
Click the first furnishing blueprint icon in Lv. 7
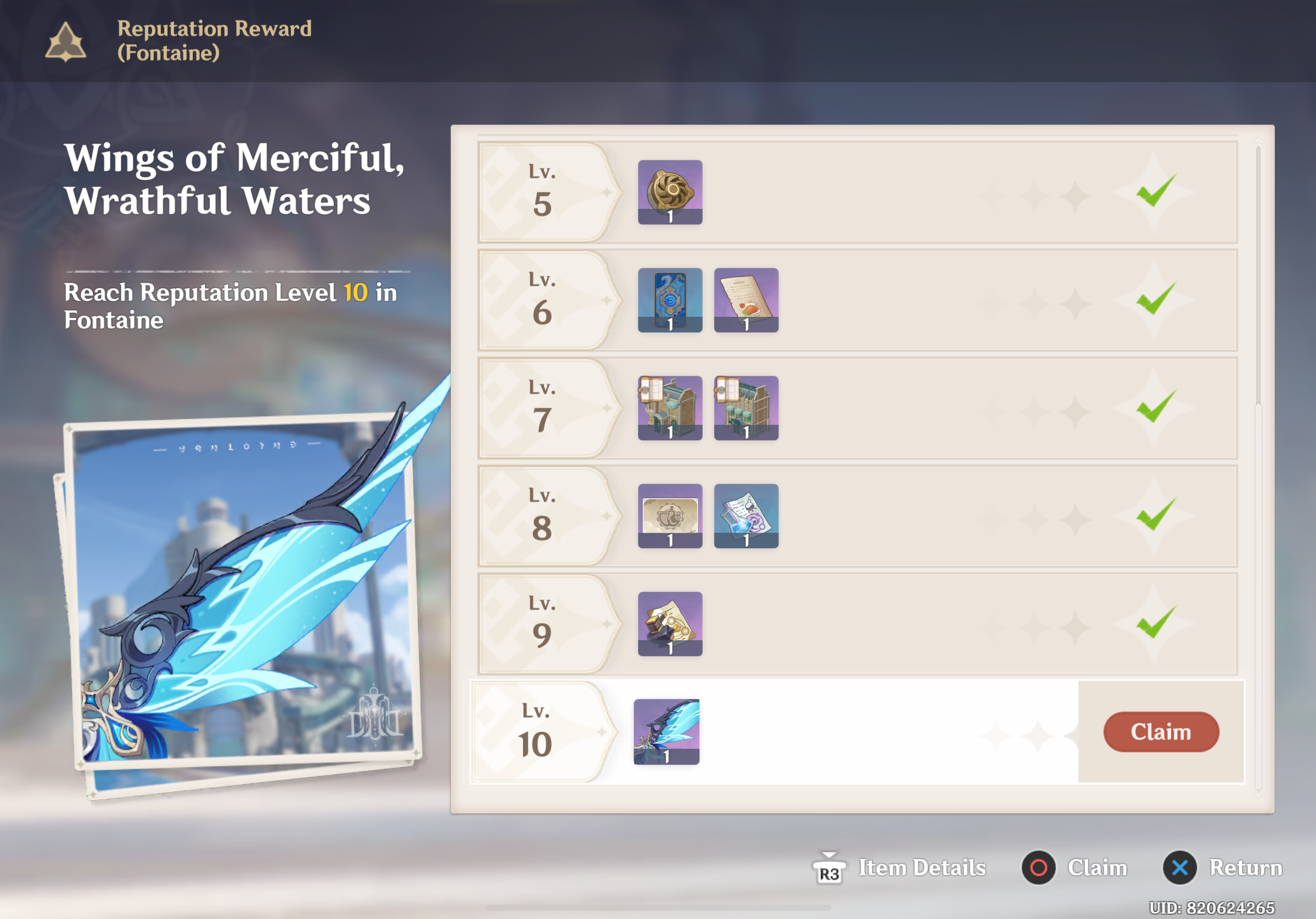click(x=670, y=407)
